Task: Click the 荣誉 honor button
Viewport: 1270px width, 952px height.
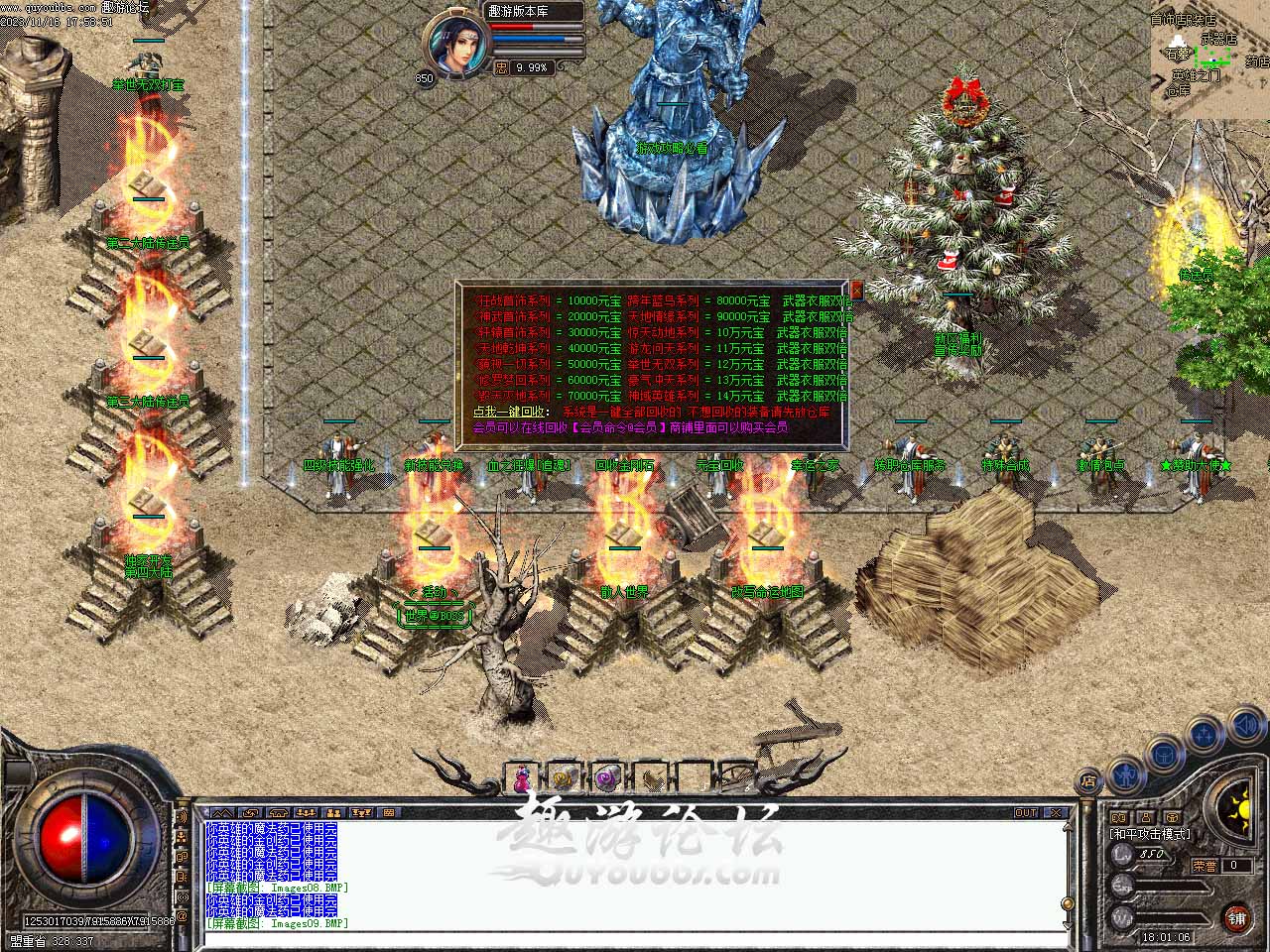Action: pyautogui.click(x=1205, y=865)
